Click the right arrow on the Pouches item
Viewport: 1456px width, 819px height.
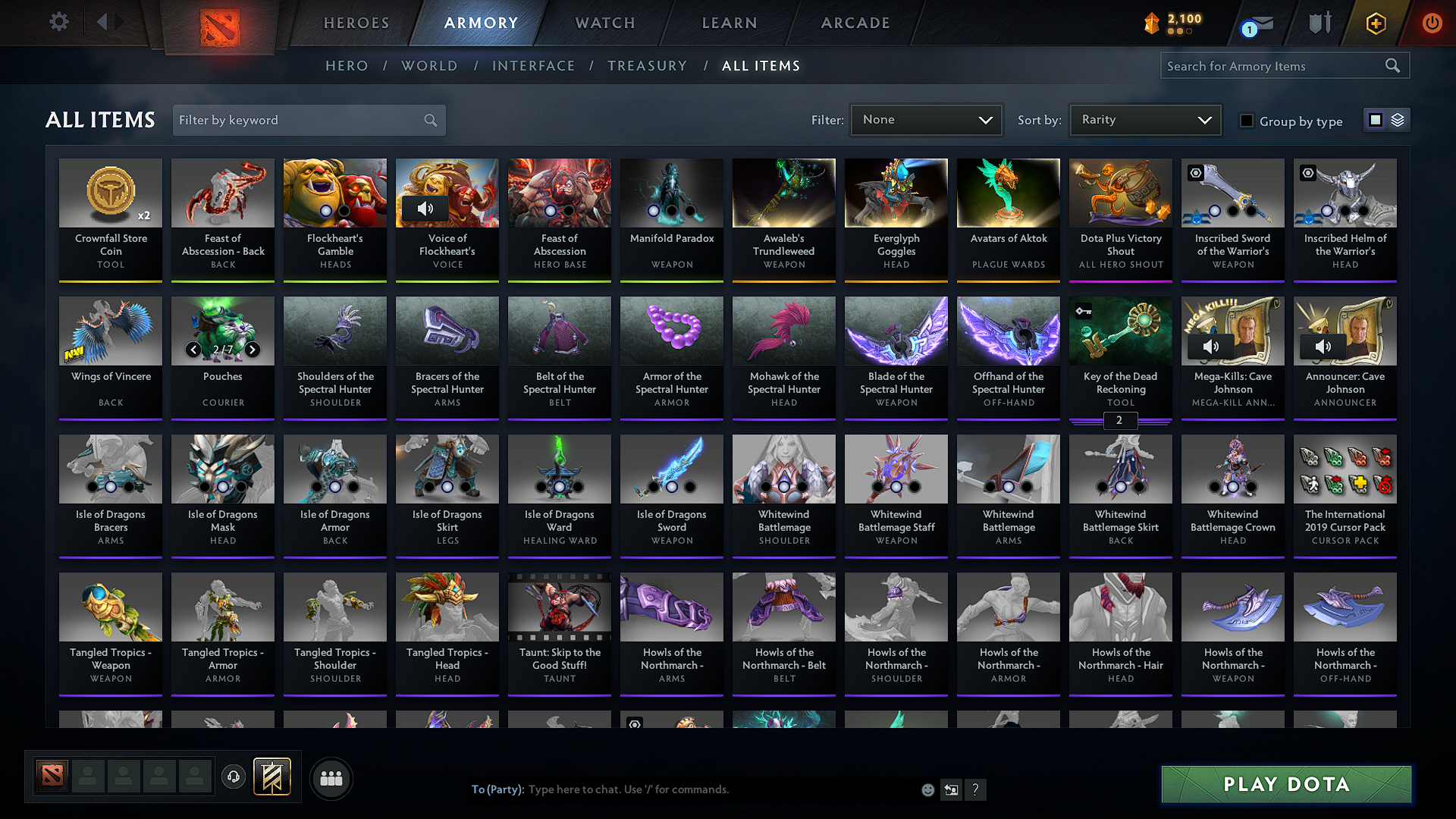pos(253,350)
